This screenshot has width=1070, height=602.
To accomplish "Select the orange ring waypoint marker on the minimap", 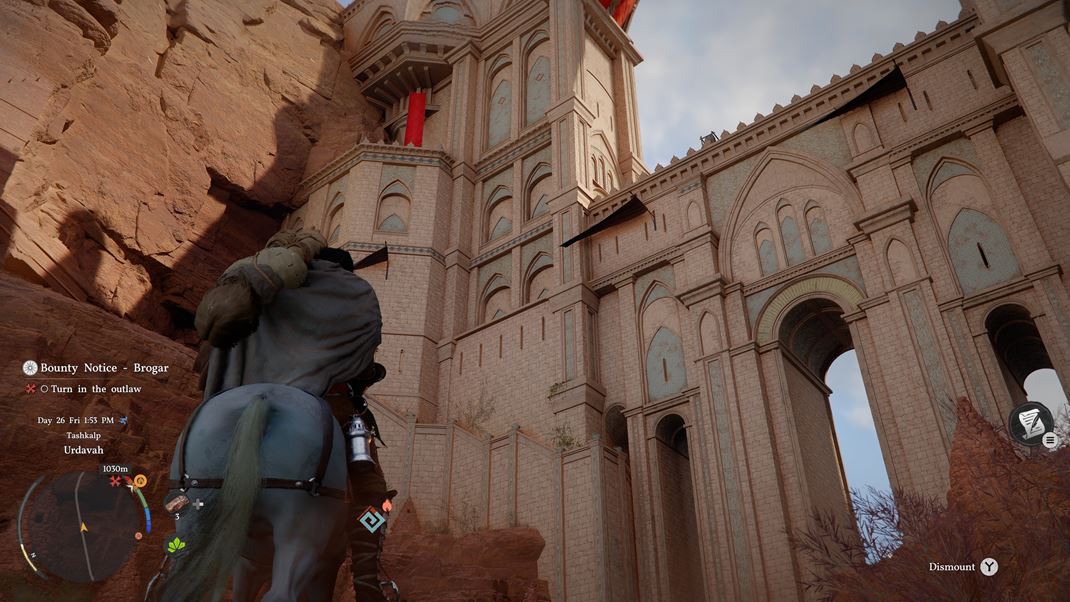I will [x=140, y=481].
